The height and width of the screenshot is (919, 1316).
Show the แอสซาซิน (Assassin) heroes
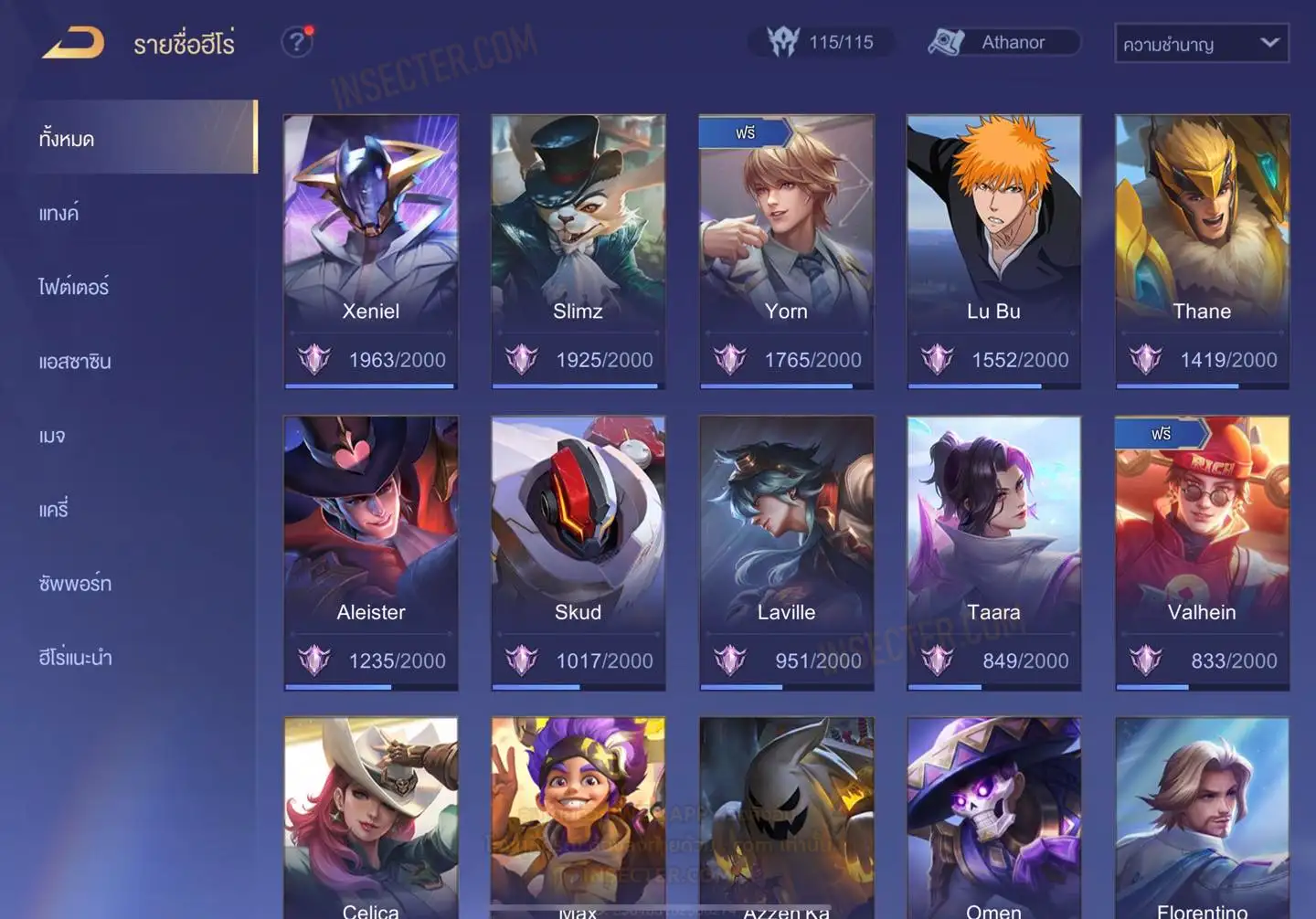75,361
